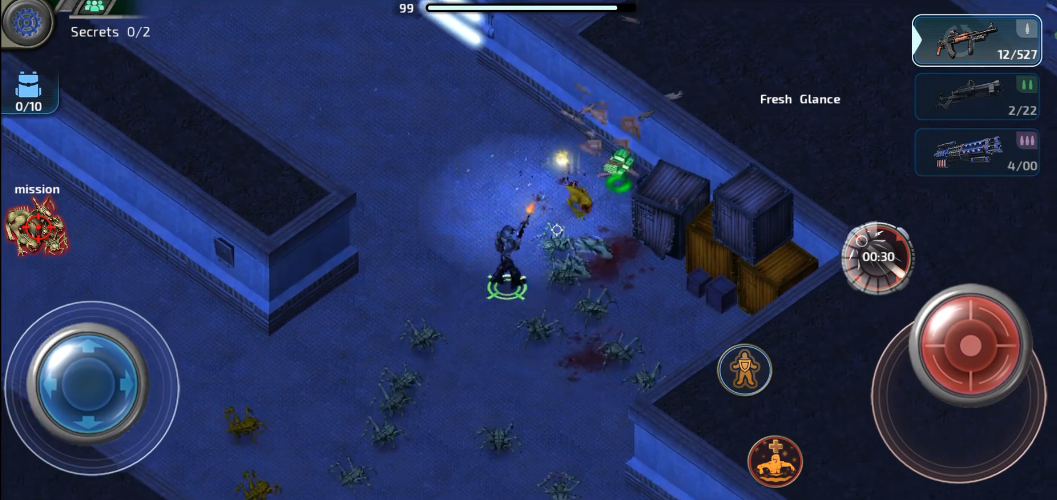Tap the green squad members icon

click(95, 6)
